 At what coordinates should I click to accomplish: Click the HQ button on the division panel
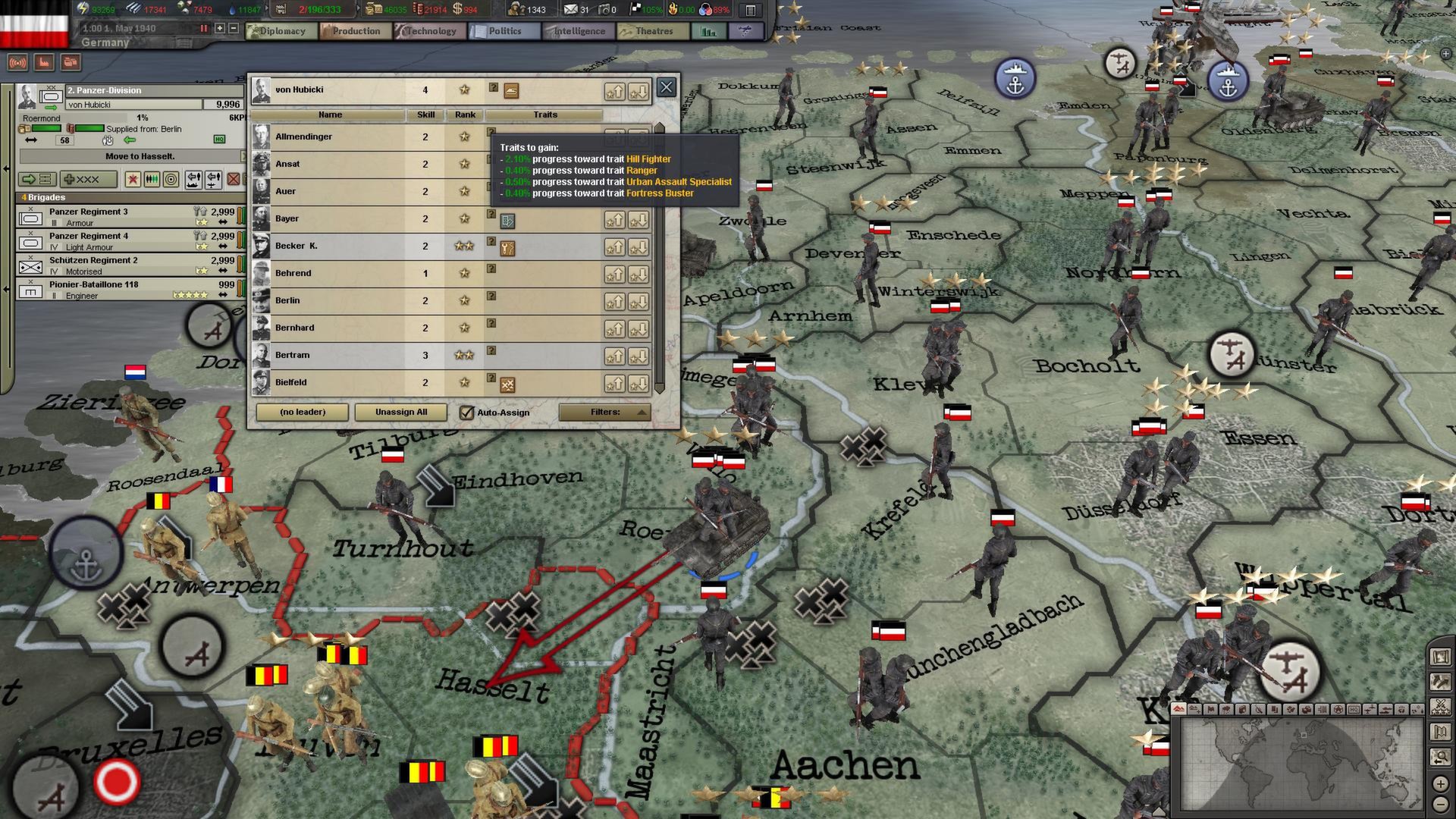coord(220,140)
